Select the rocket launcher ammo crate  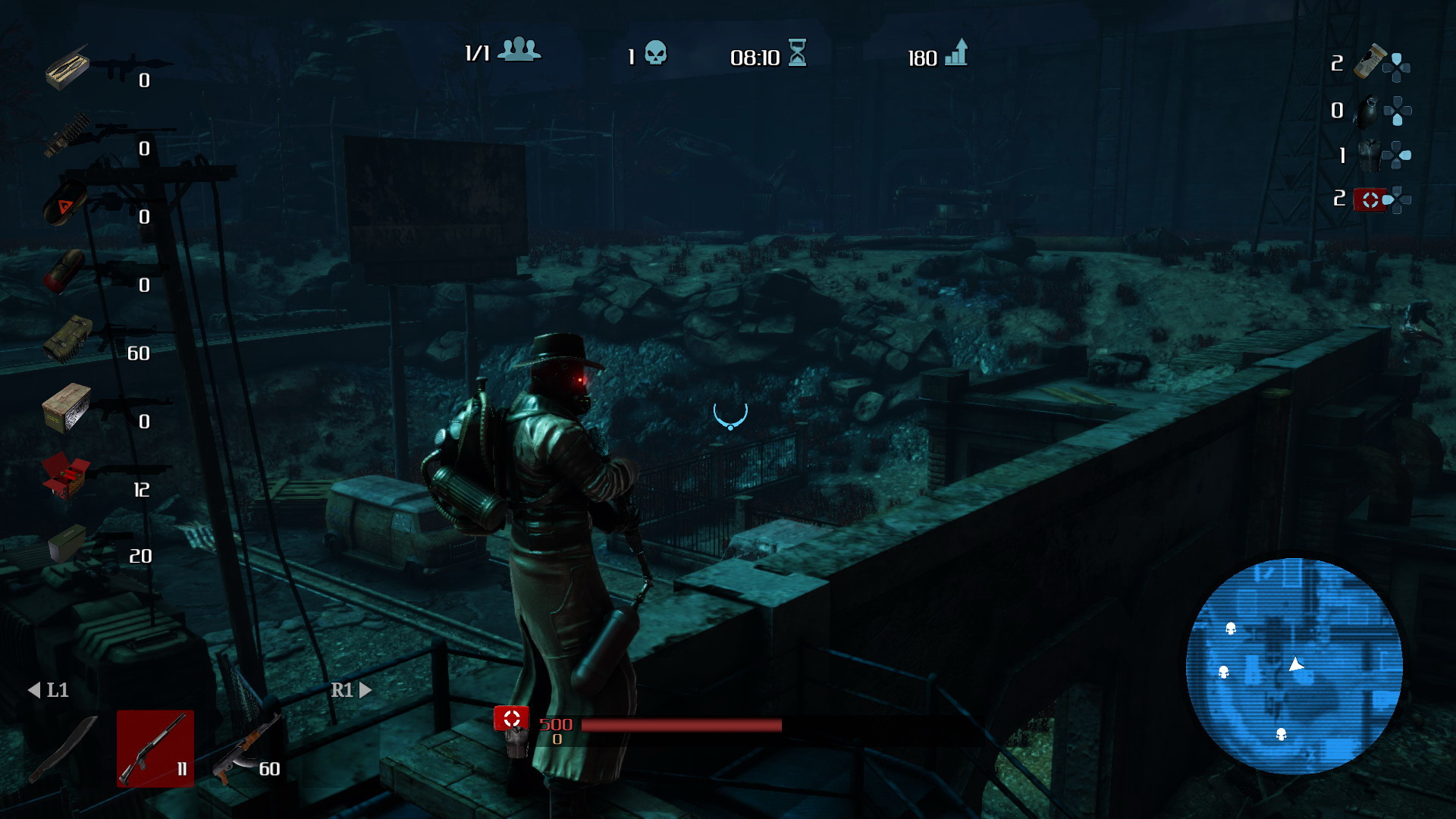[67, 67]
